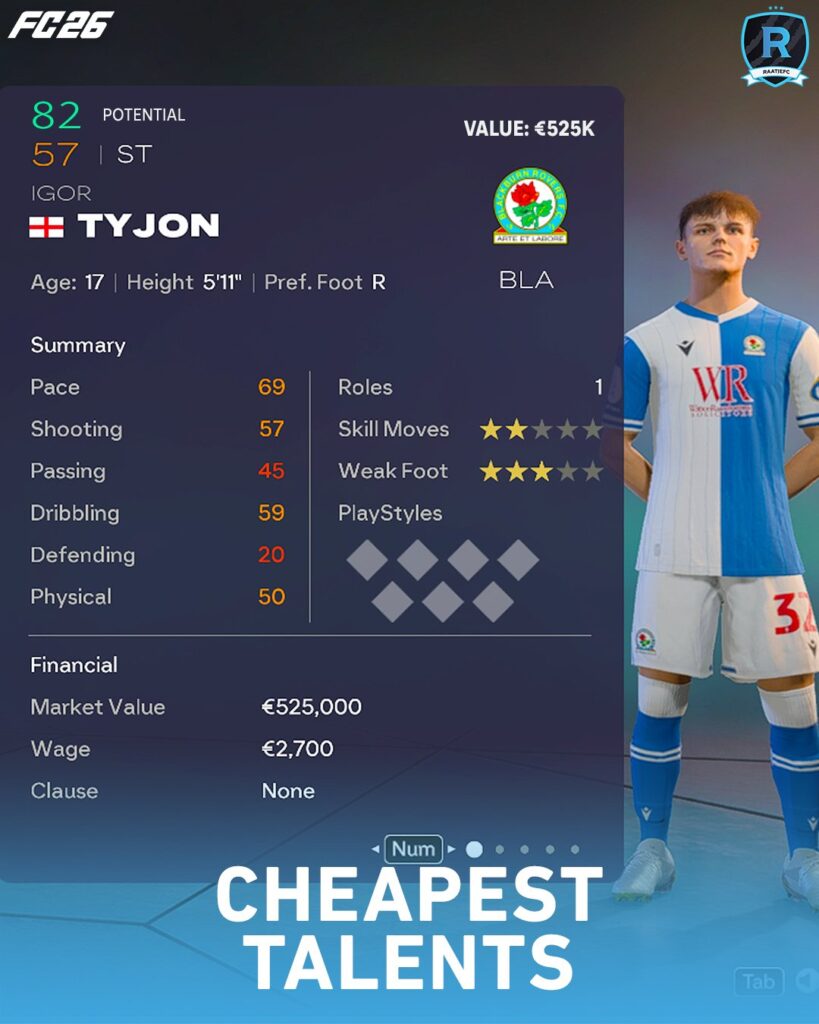This screenshot has width=819, height=1024.
Task: Click the right arrow beside the Num indicator
Action: (x=452, y=850)
